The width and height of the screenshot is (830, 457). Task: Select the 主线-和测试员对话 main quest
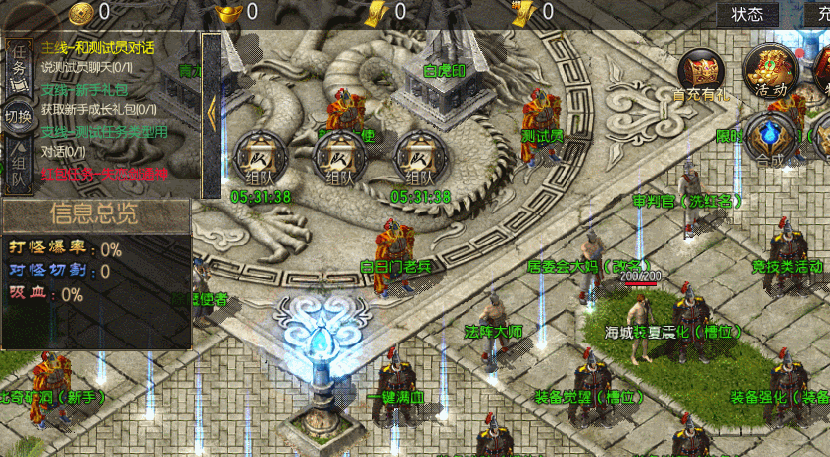(x=98, y=48)
